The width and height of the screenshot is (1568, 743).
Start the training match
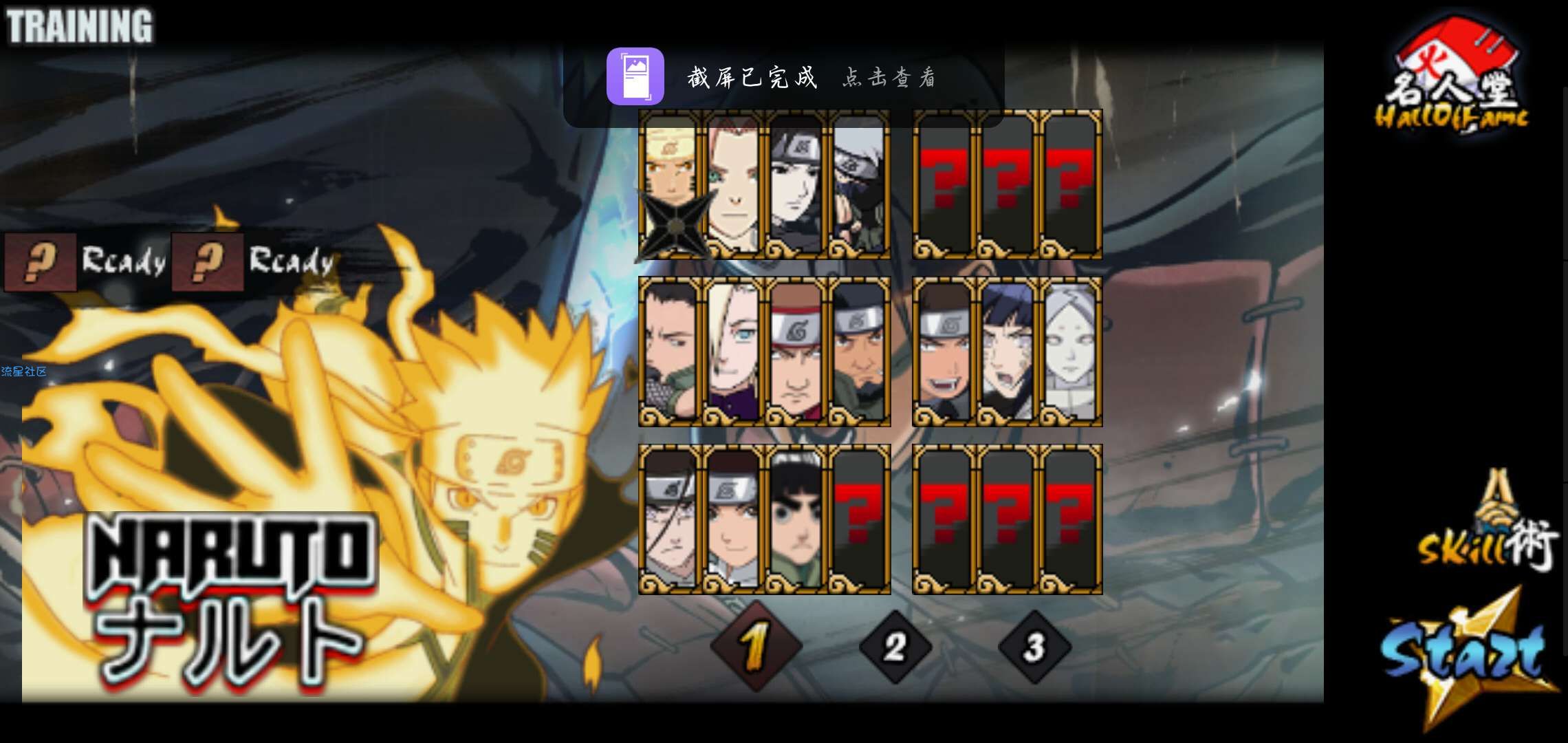(1465, 654)
